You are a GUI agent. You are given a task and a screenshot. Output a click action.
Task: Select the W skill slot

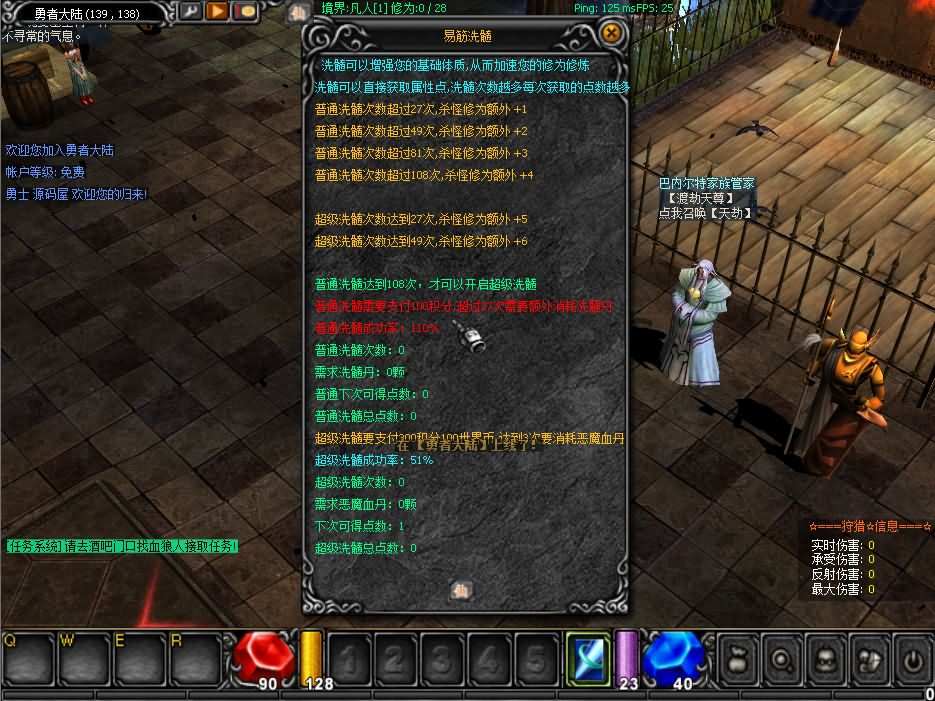click(x=83, y=659)
